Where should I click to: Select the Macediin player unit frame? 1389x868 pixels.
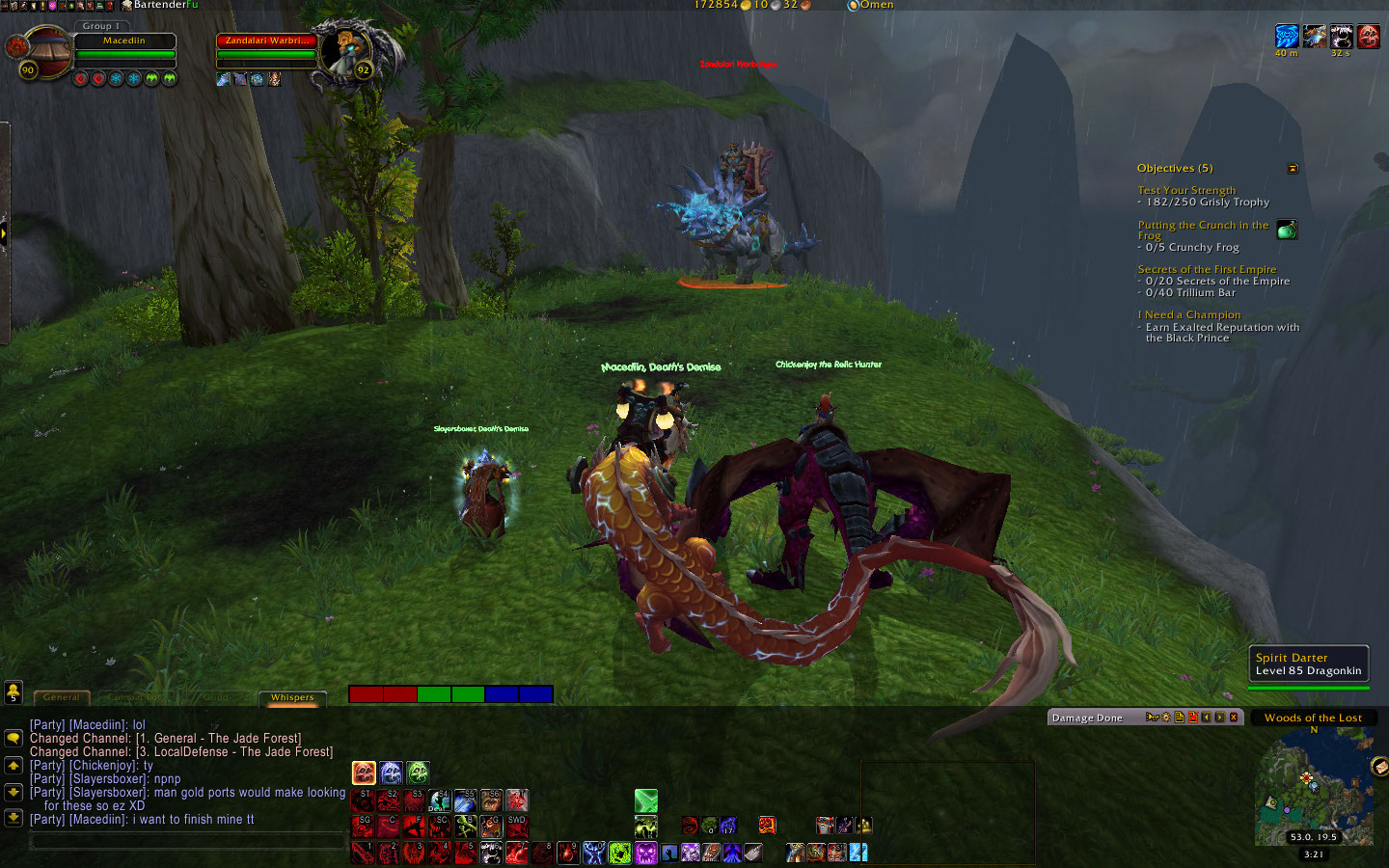(x=125, y=41)
